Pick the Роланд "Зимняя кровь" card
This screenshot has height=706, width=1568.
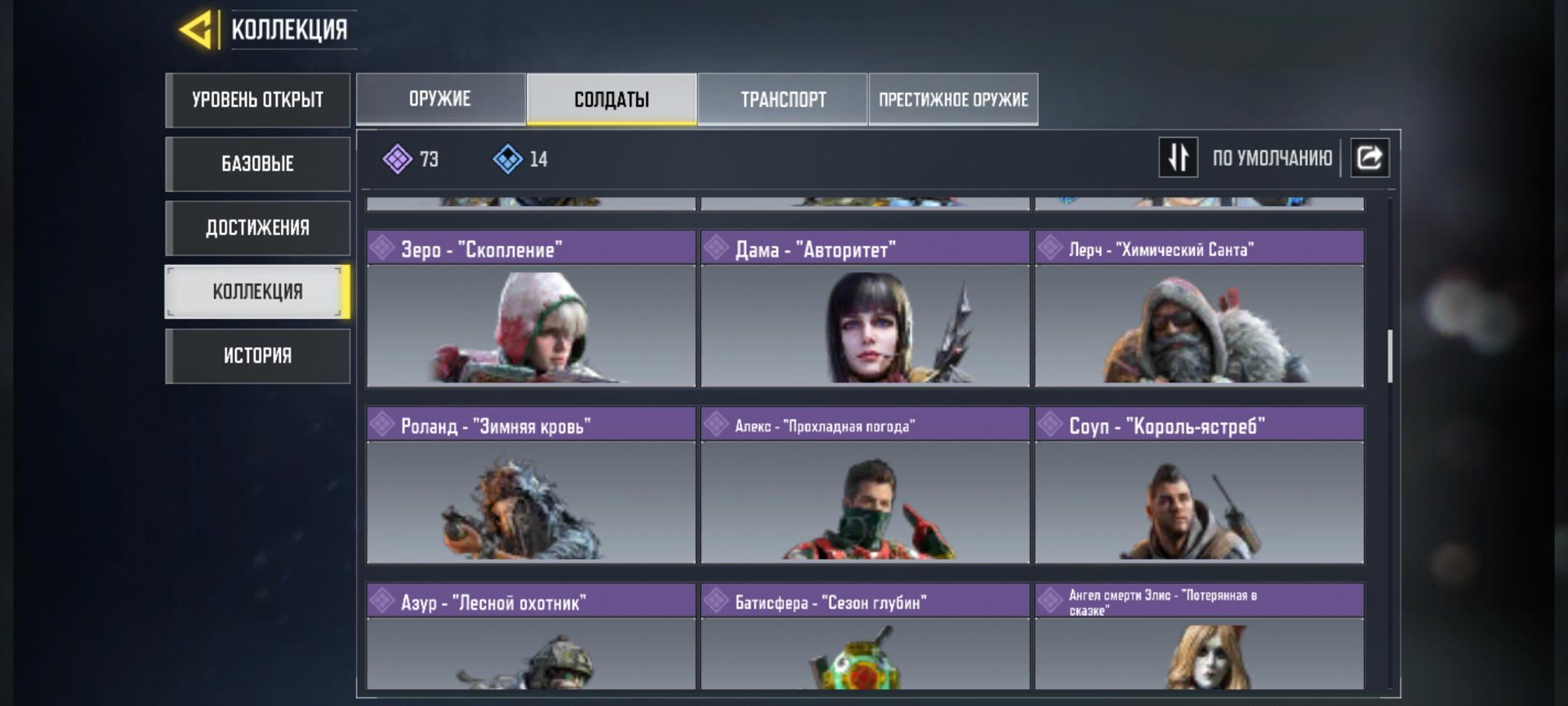coord(531,487)
